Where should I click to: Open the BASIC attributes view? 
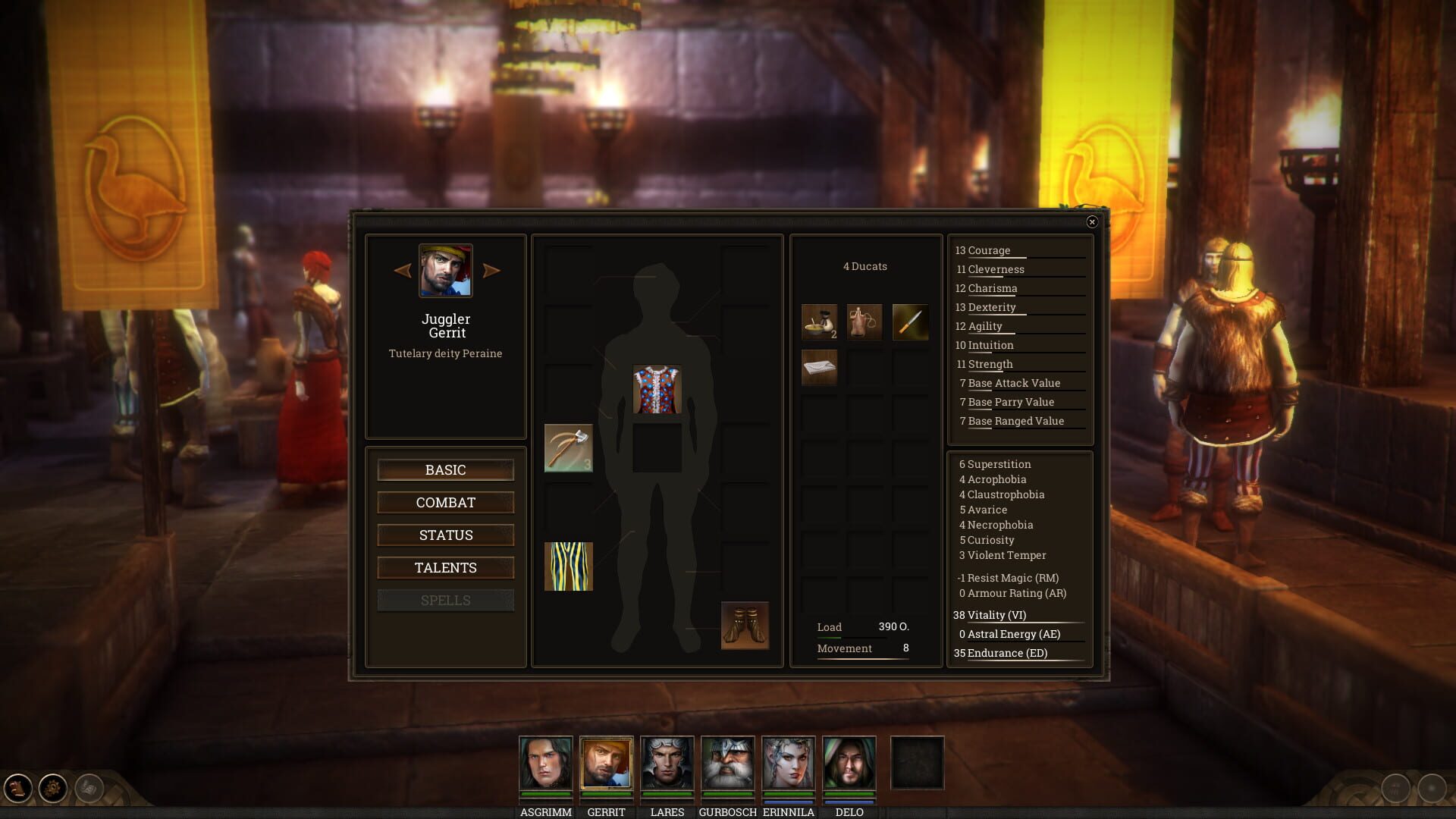click(x=445, y=469)
